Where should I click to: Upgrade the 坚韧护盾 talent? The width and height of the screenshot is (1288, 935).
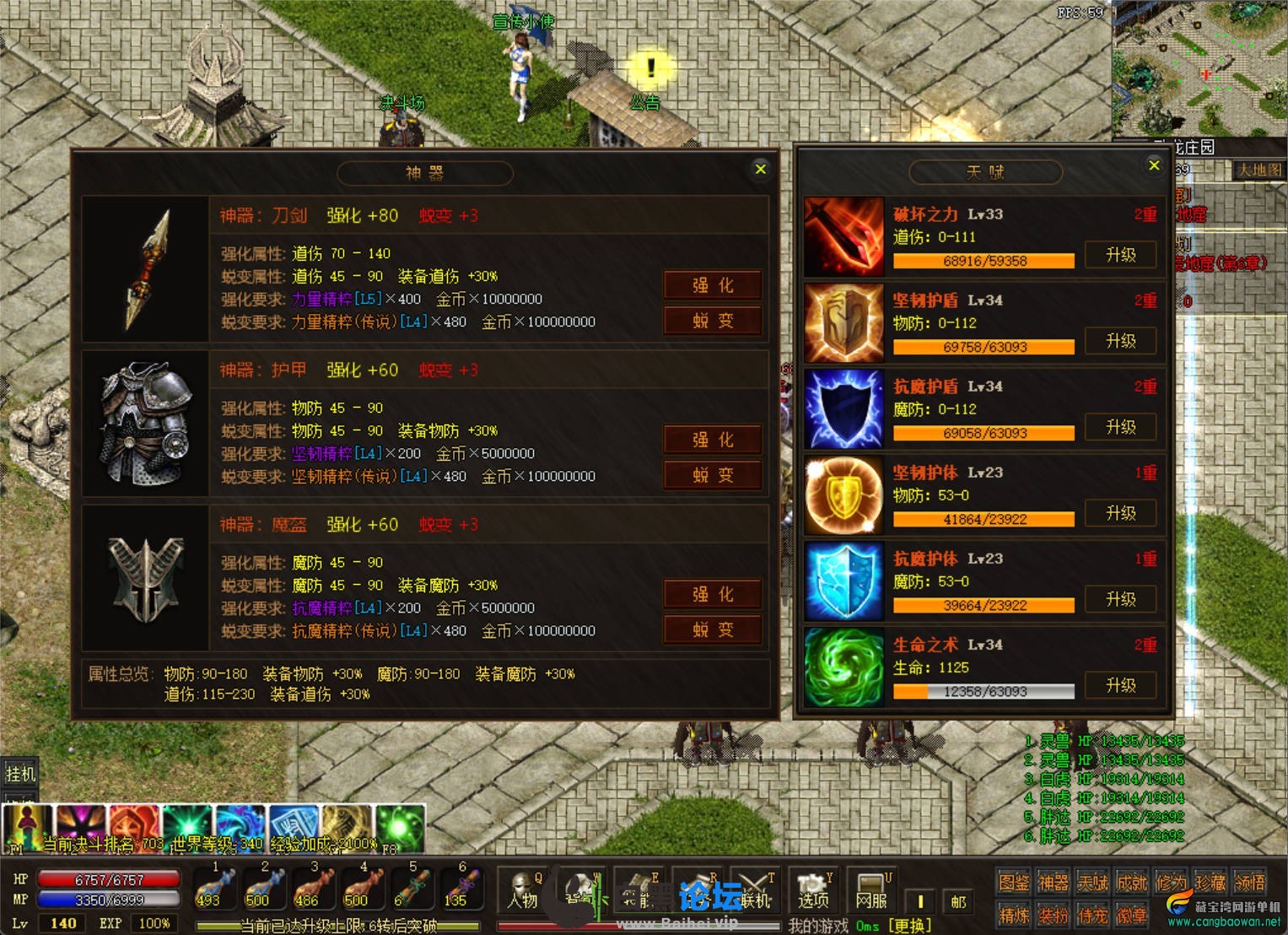click(1120, 341)
